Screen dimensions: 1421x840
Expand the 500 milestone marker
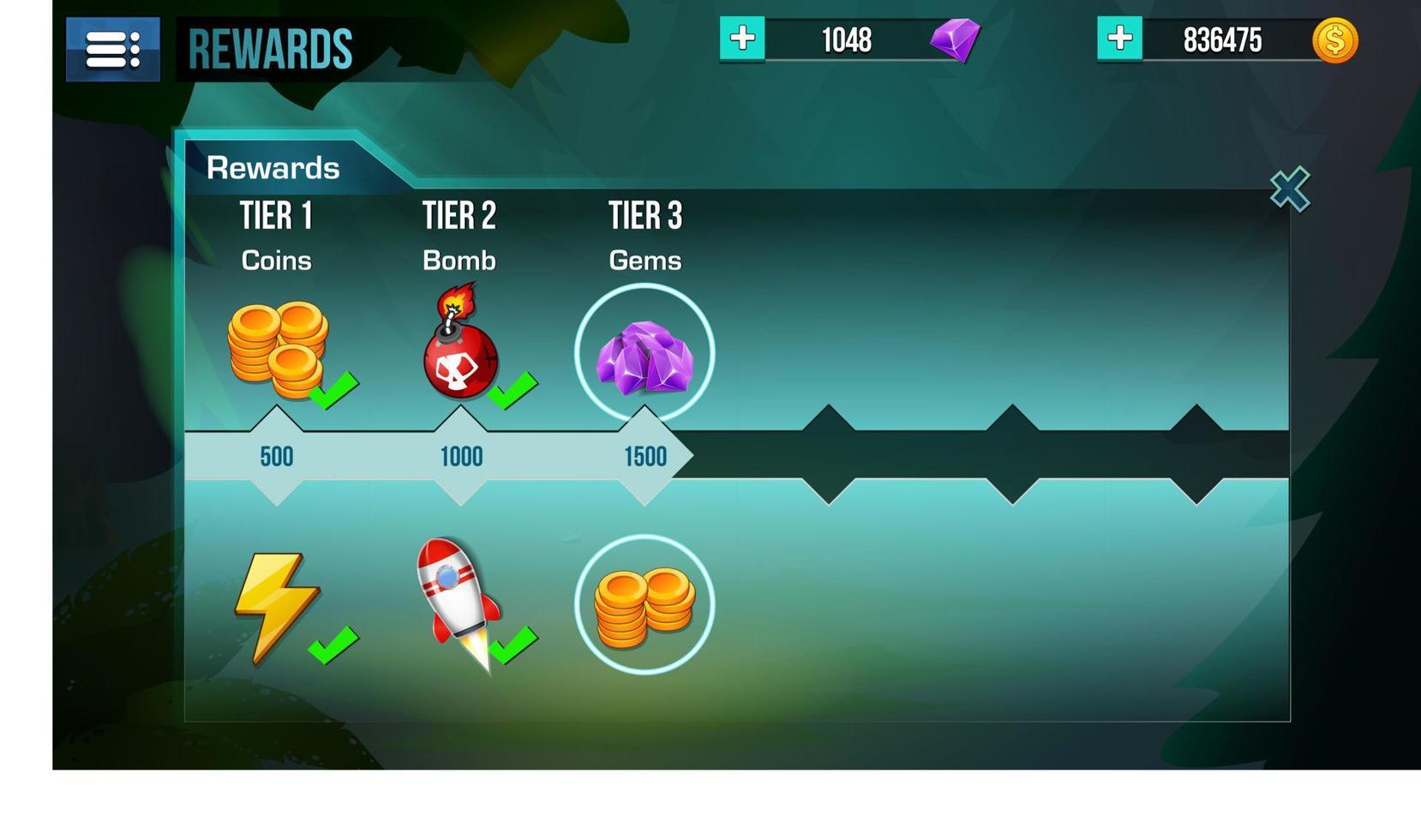click(x=276, y=457)
